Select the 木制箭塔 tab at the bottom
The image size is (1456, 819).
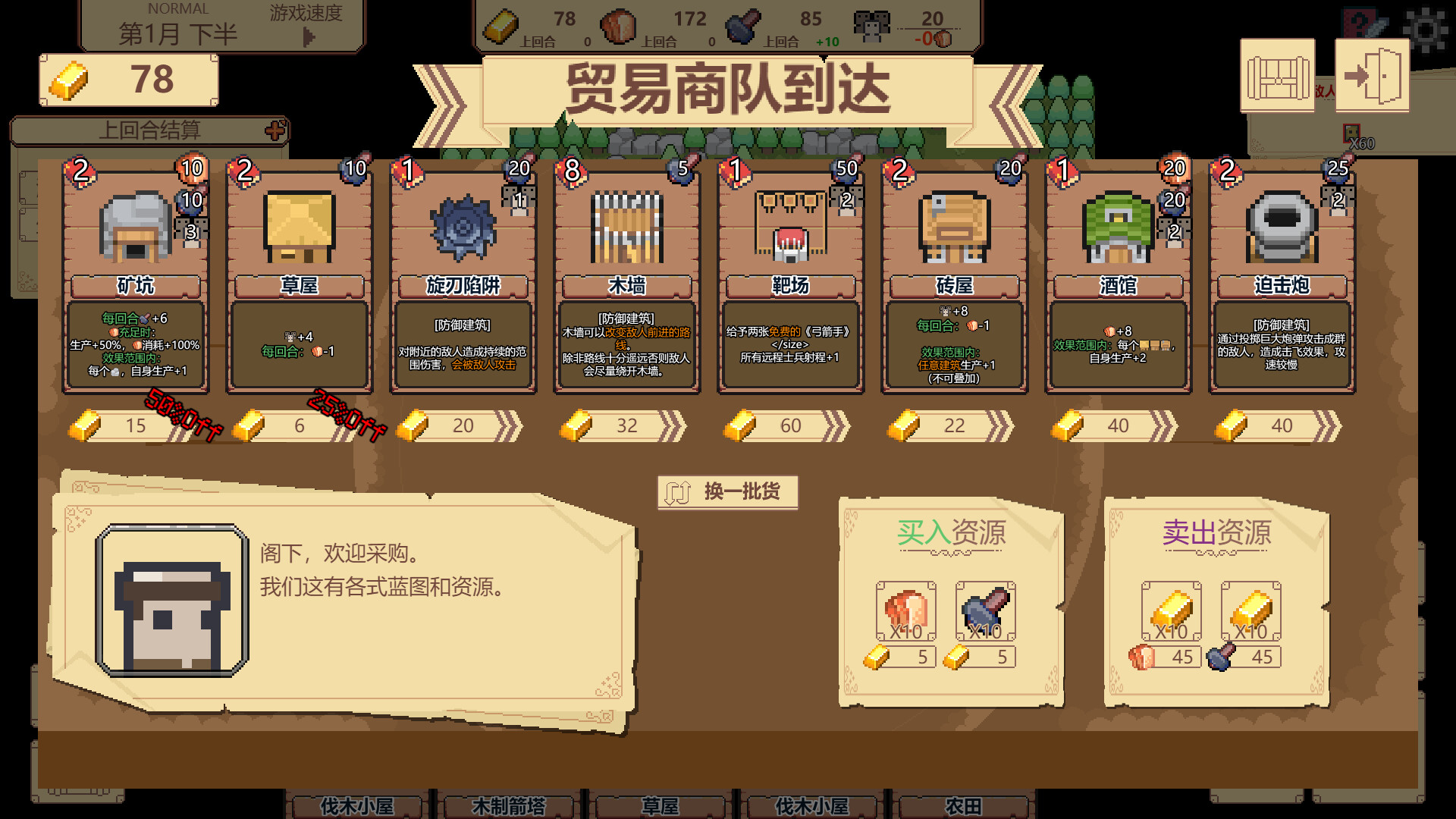tap(510, 808)
